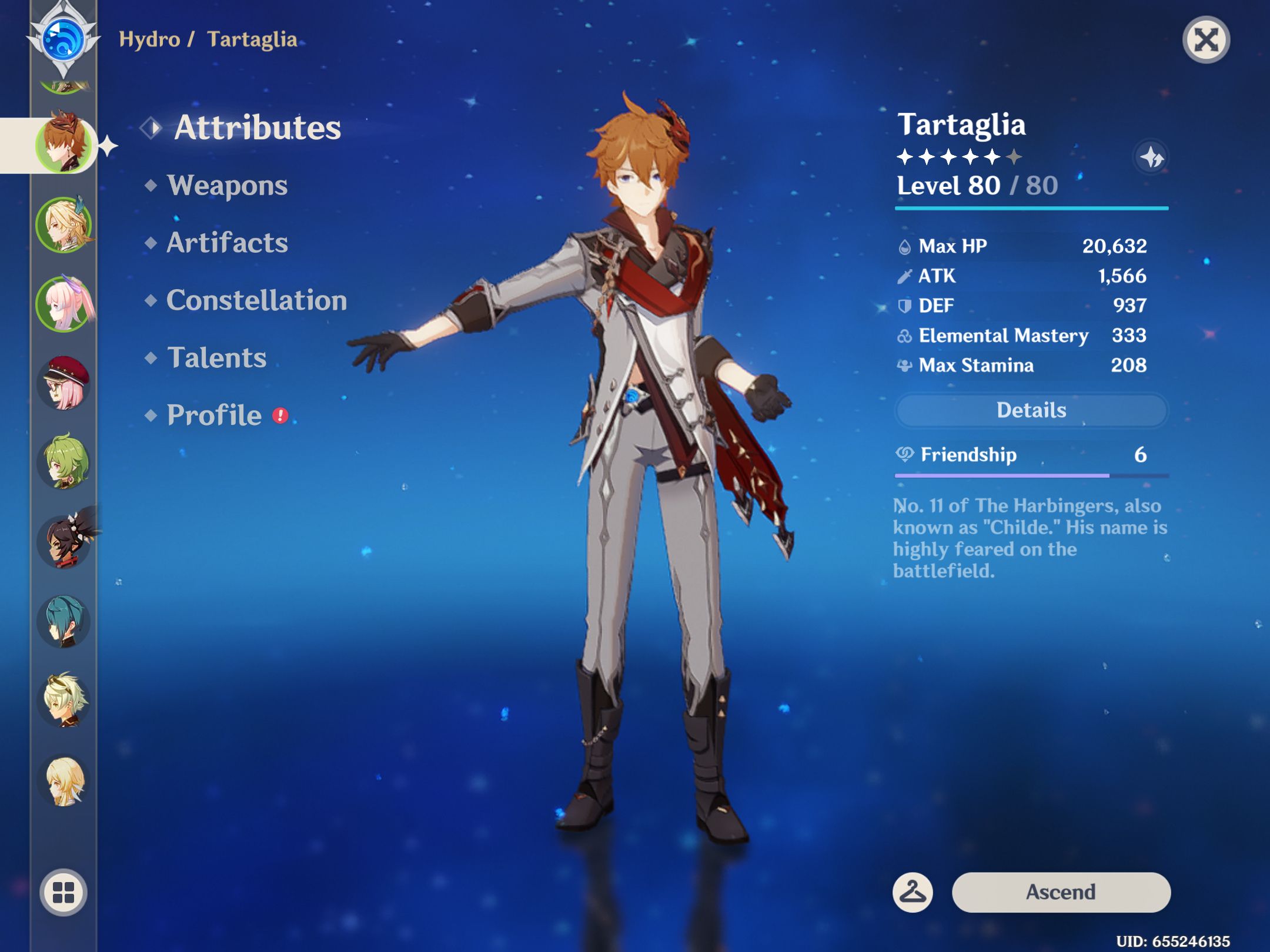The height and width of the screenshot is (952, 1270).
Task: Open the Constellation section
Action: tap(257, 301)
